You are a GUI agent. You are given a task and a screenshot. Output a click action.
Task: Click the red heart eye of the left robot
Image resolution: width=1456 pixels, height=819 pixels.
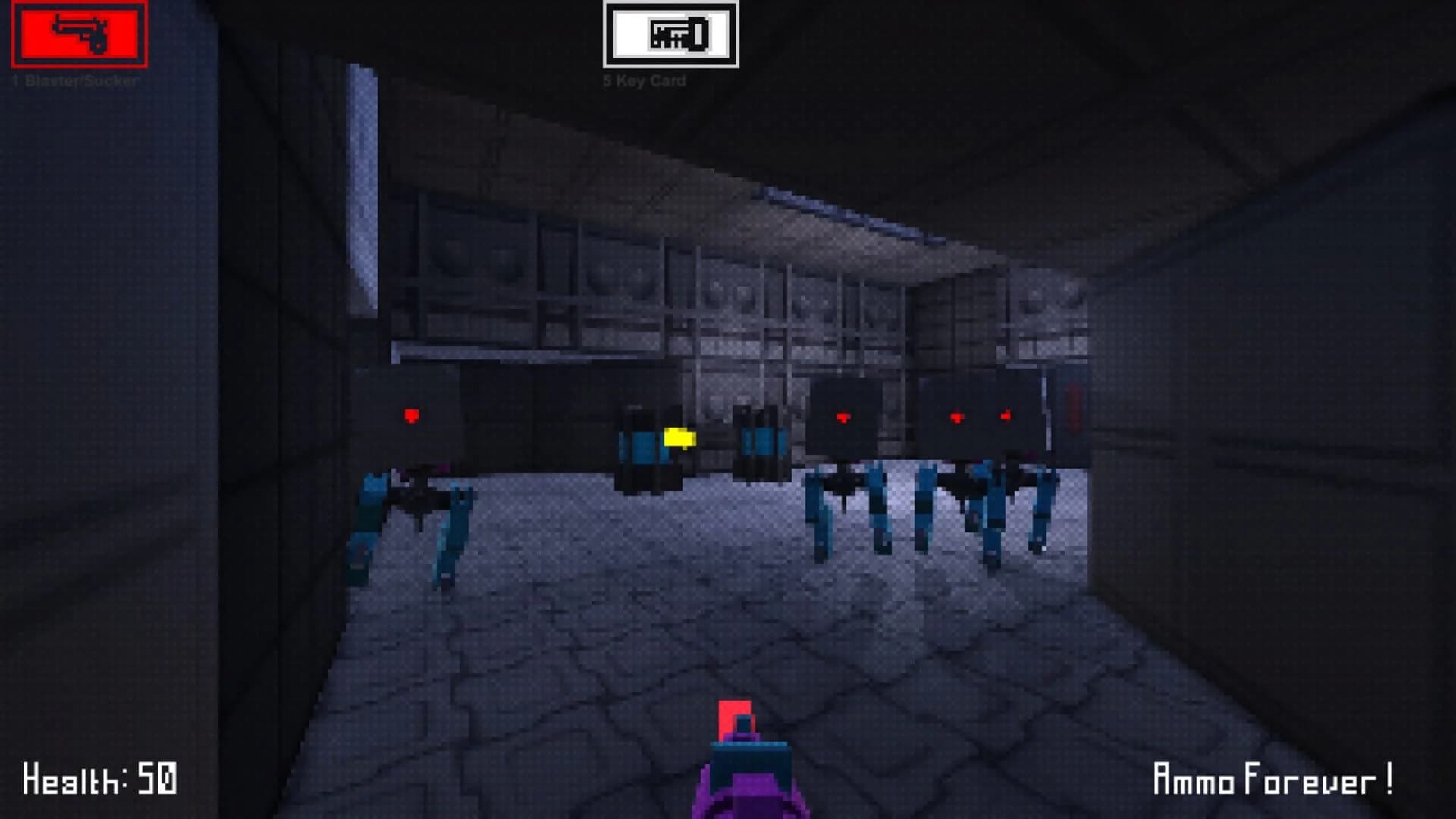point(410,415)
